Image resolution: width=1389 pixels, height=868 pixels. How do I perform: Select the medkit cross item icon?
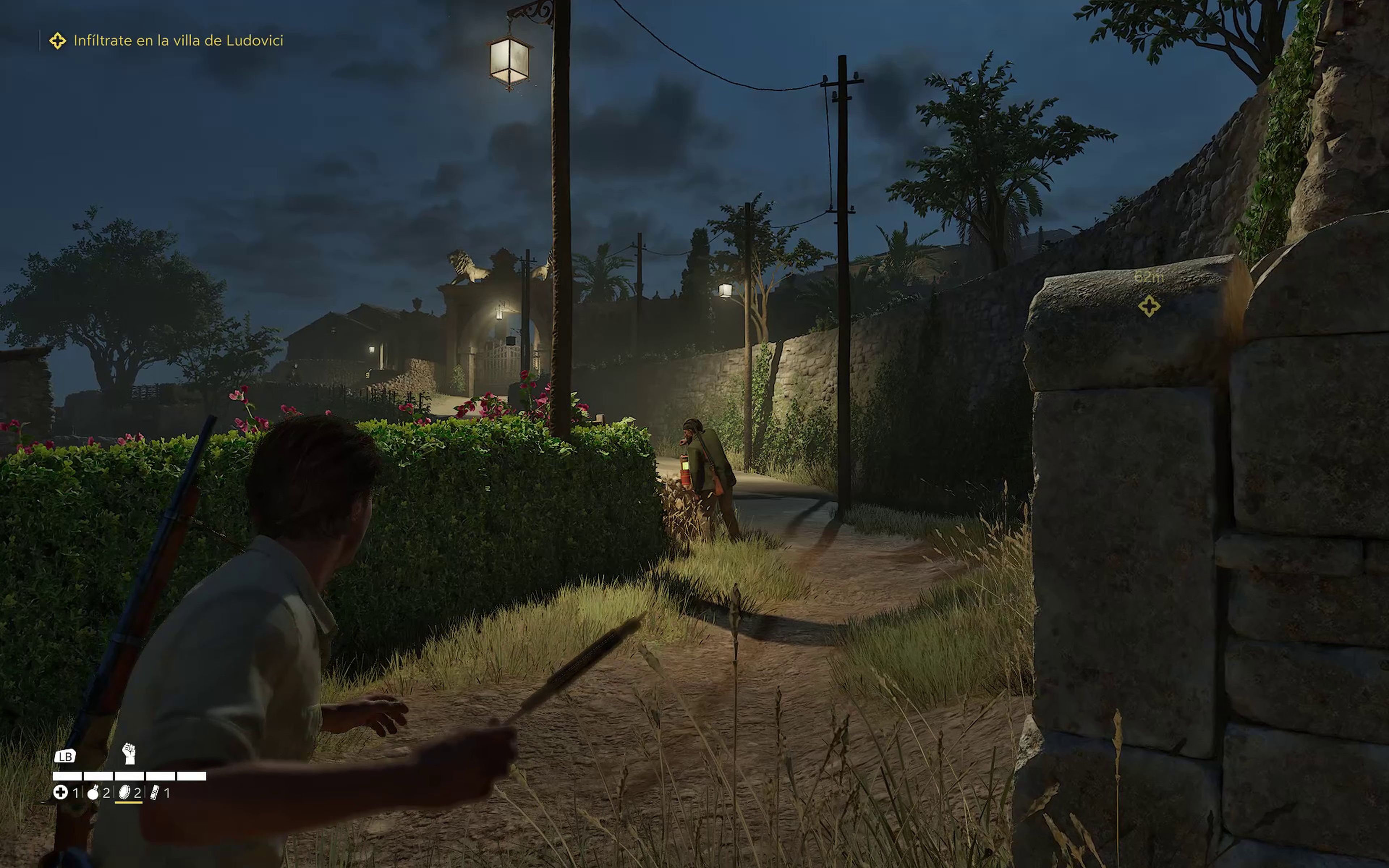pos(60,793)
